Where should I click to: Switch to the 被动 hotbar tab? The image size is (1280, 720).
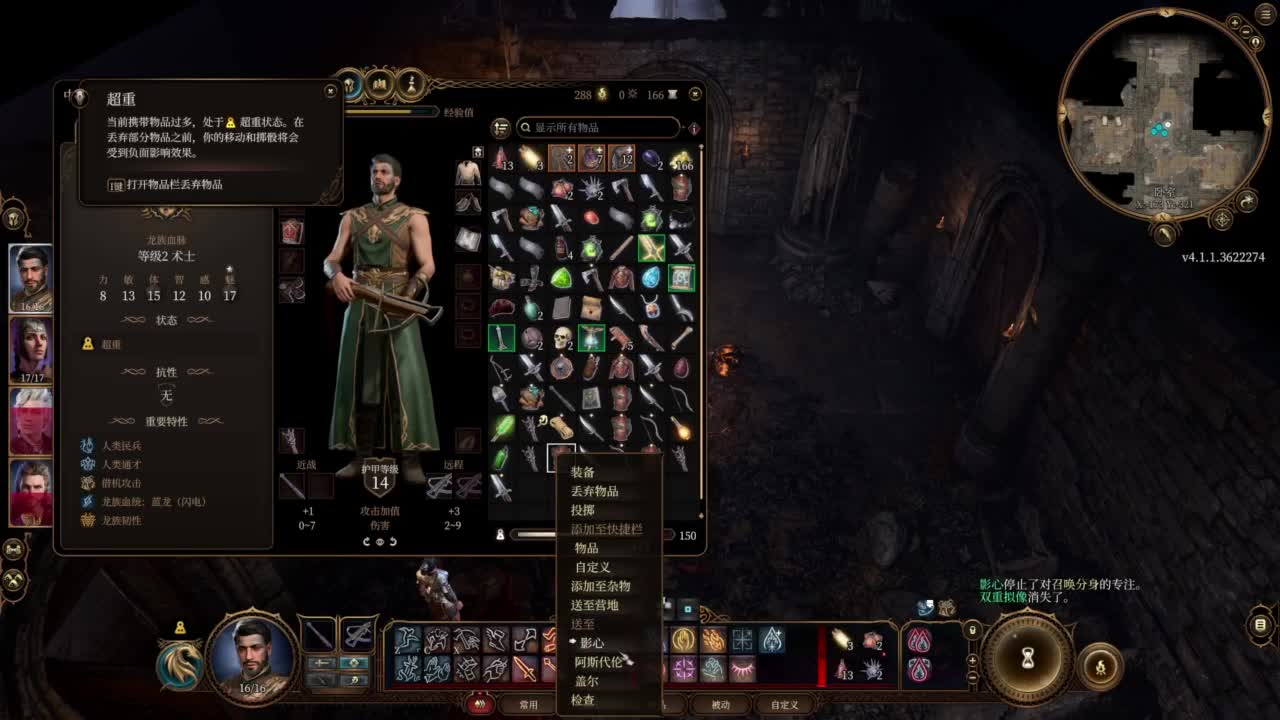[720, 705]
